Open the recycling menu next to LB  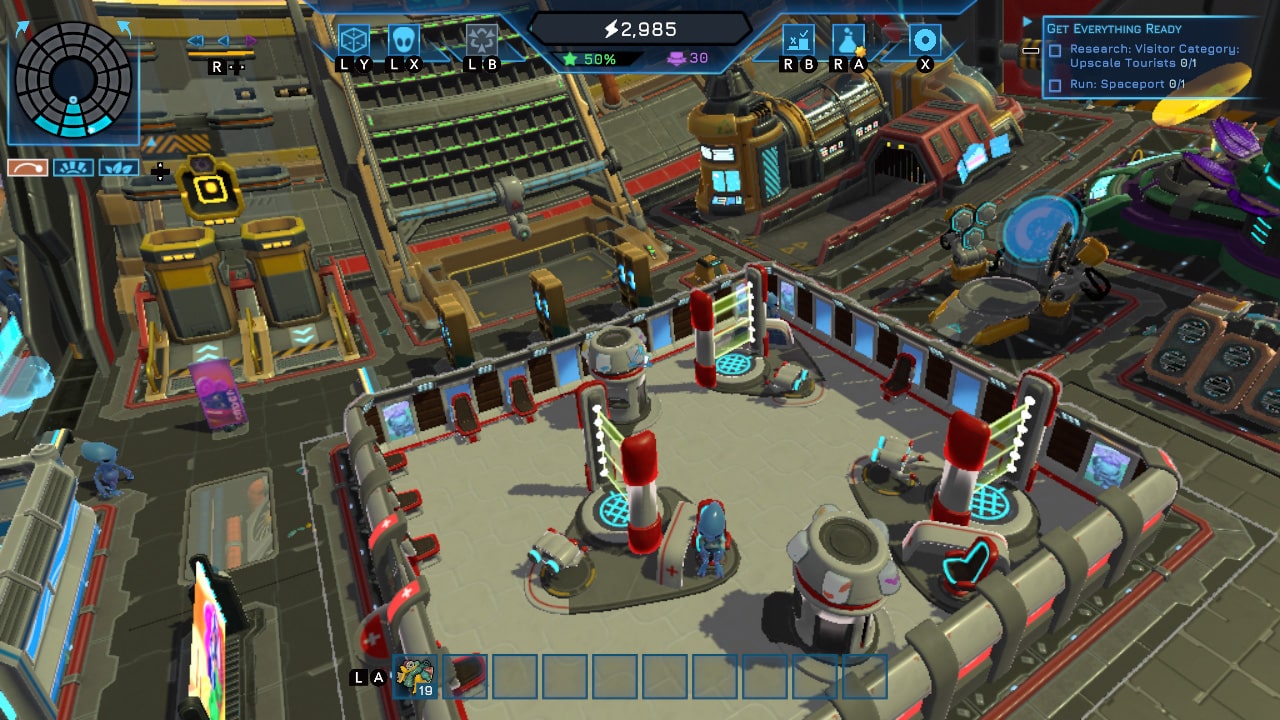click(481, 39)
